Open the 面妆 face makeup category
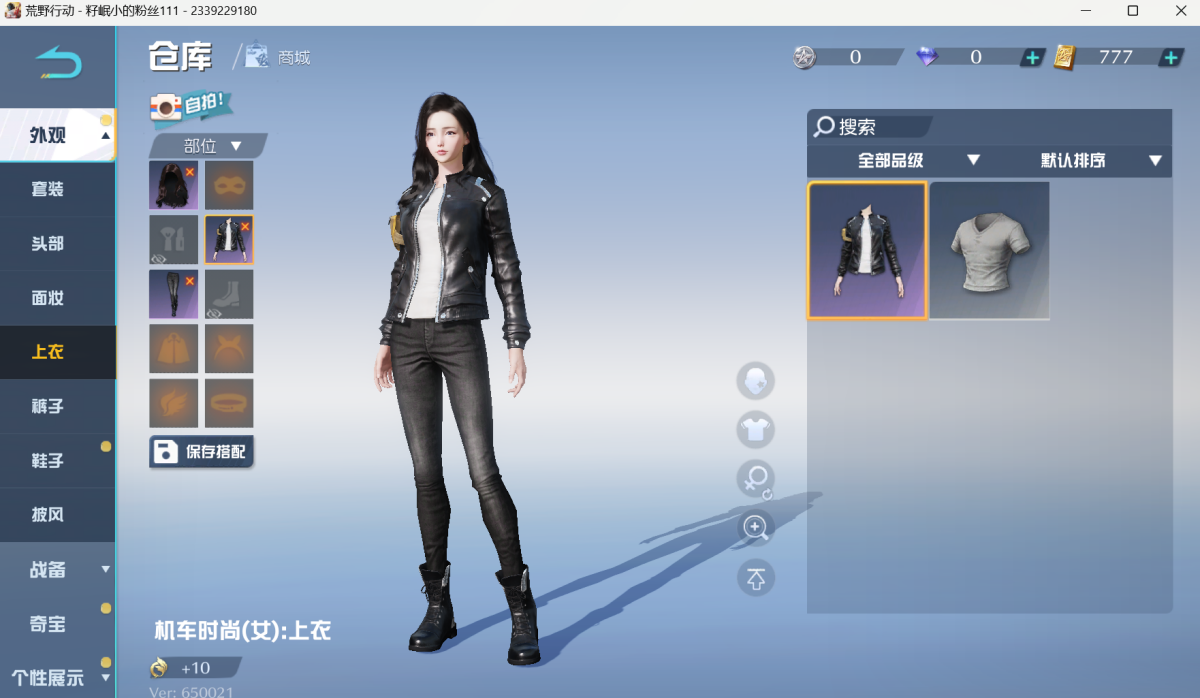This screenshot has height=698, width=1200. [47, 298]
